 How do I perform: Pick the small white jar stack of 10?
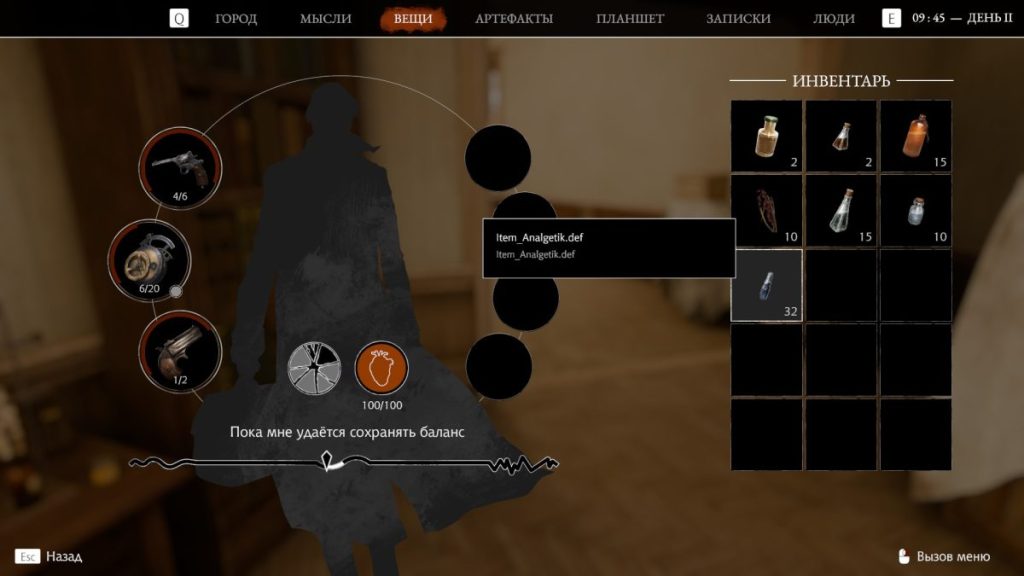[915, 211]
